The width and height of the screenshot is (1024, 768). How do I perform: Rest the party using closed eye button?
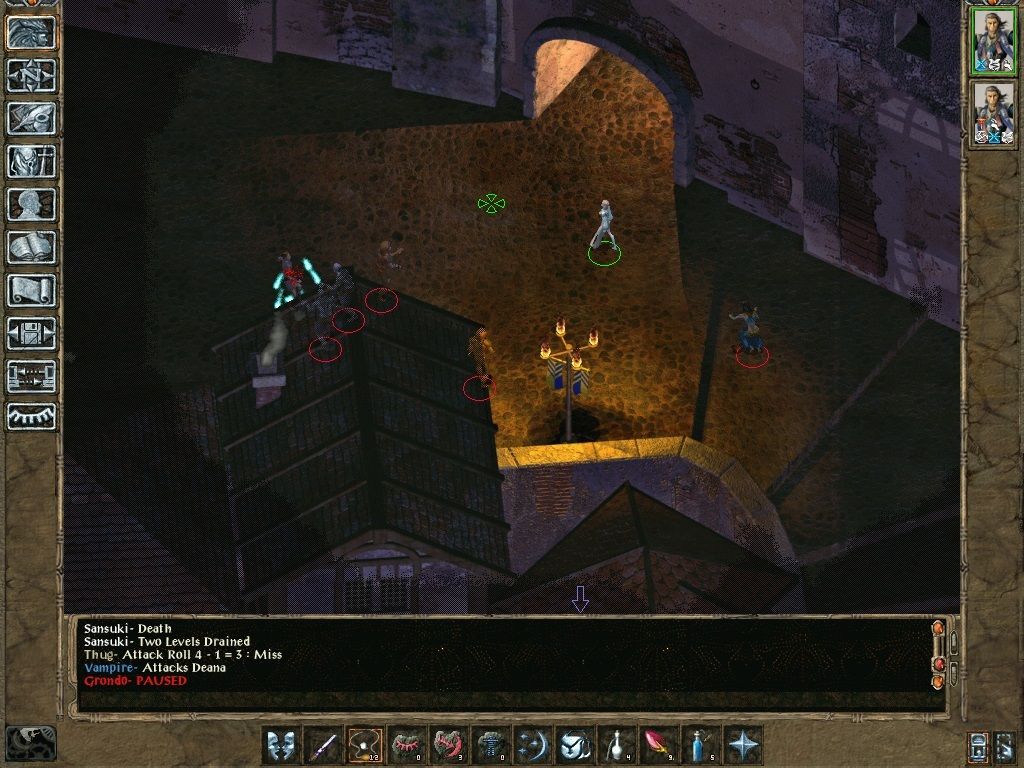(30, 416)
